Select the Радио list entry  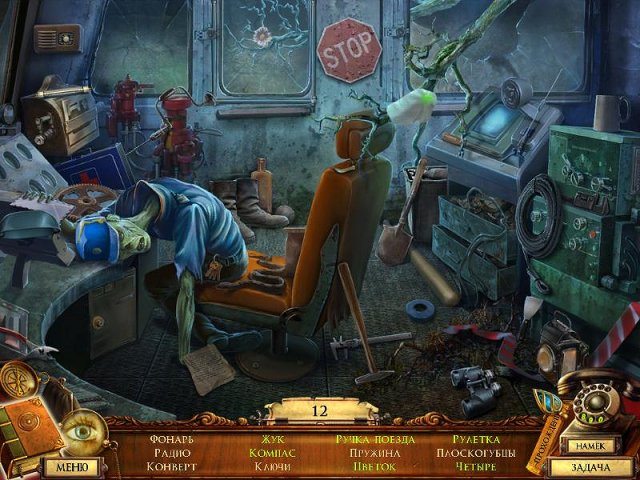pyautogui.click(x=171, y=453)
